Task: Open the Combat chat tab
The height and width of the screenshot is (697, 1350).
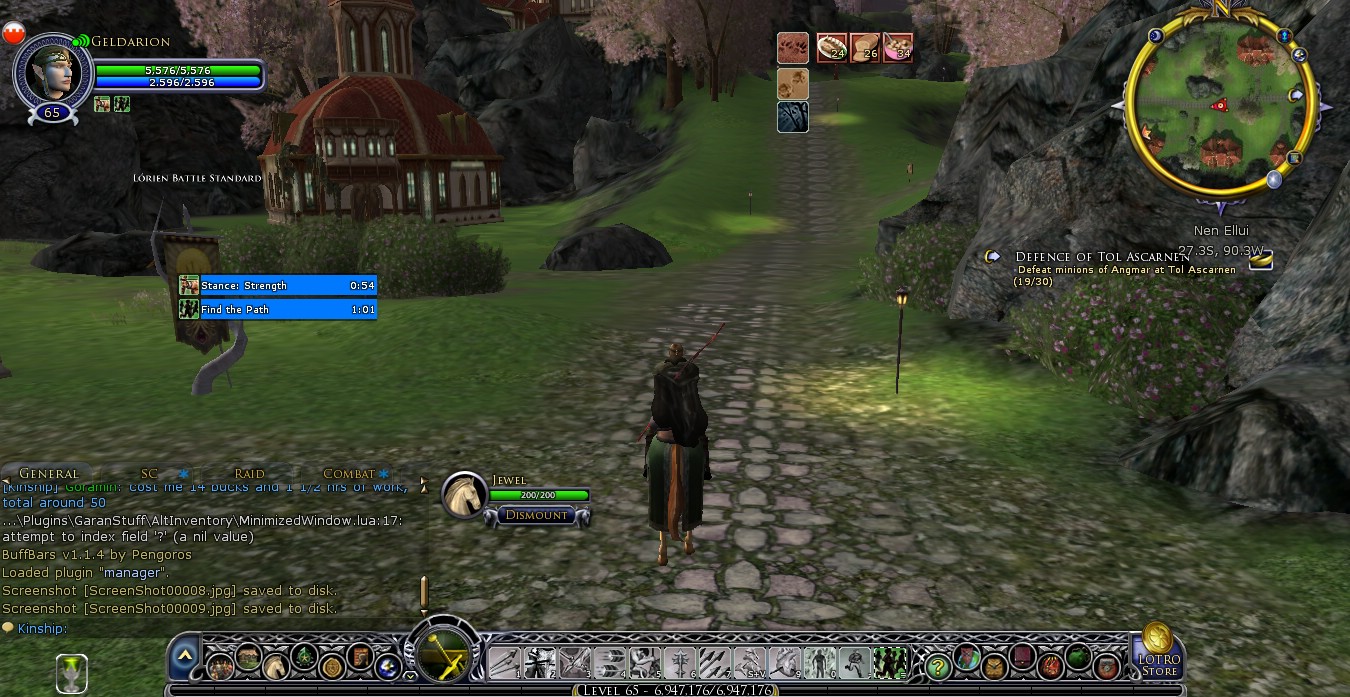Action: pyautogui.click(x=348, y=473)
